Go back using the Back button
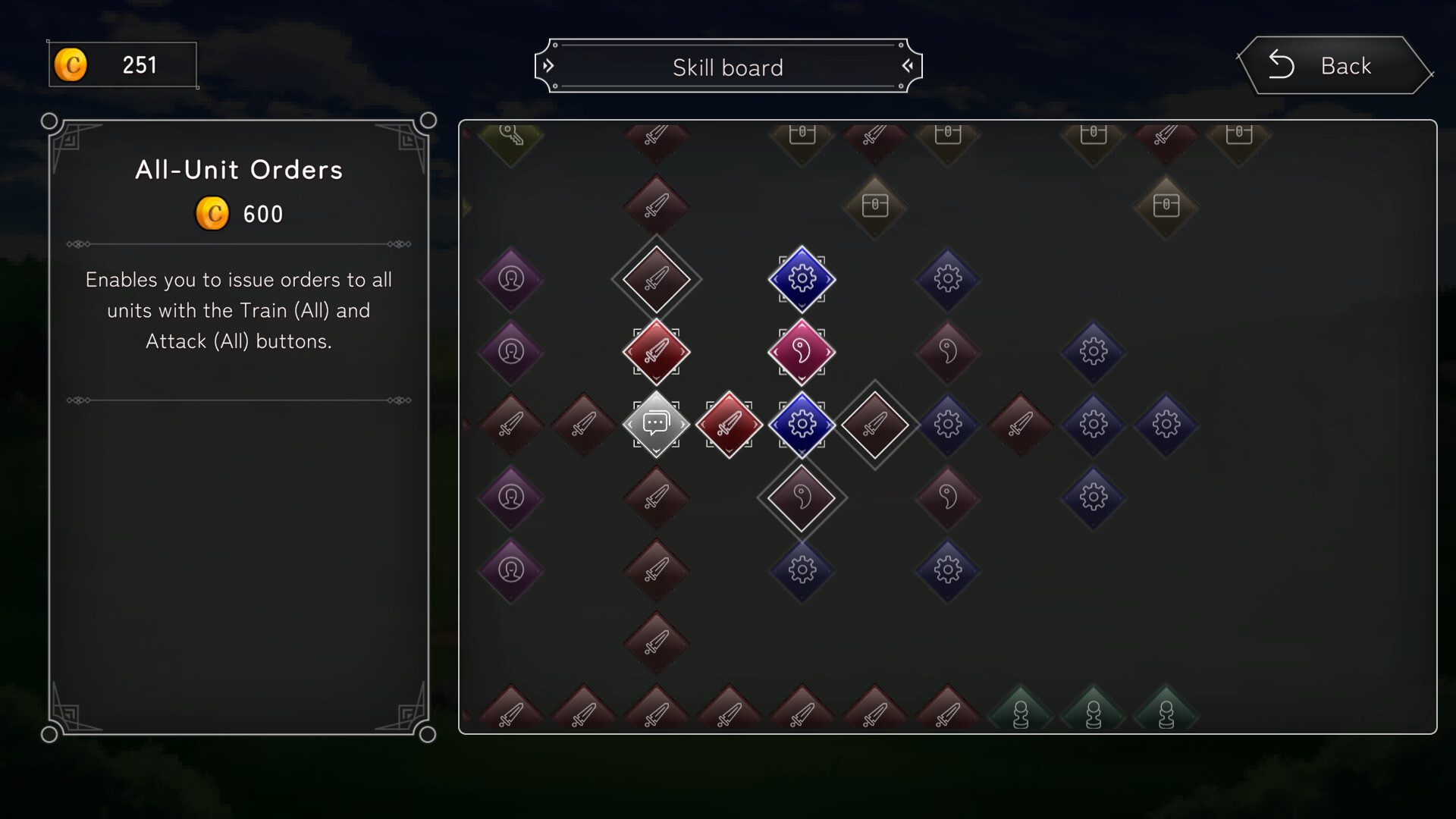 [x=1335, y=66]
